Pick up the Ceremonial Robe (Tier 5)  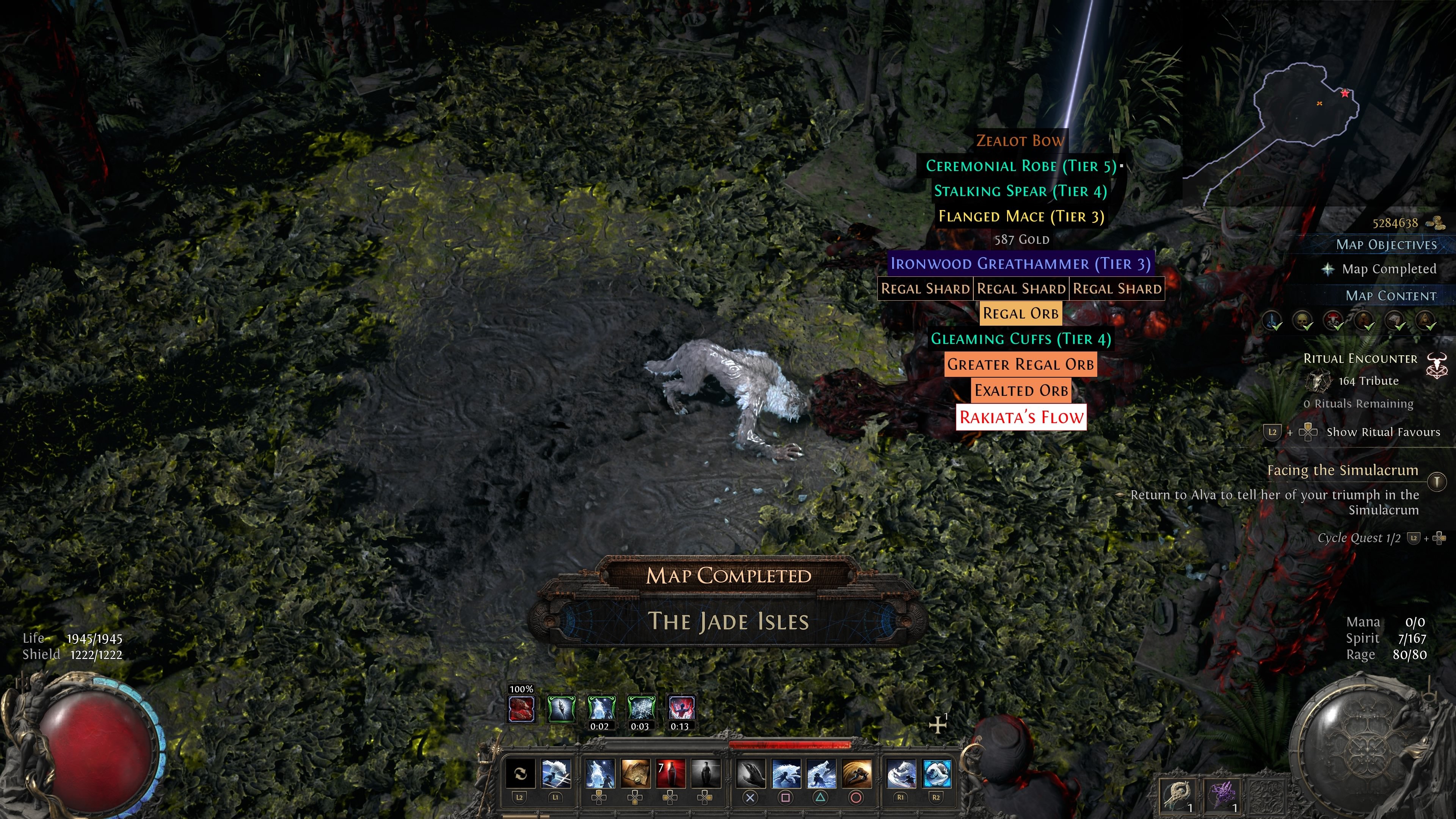(x=1021, y=166)
